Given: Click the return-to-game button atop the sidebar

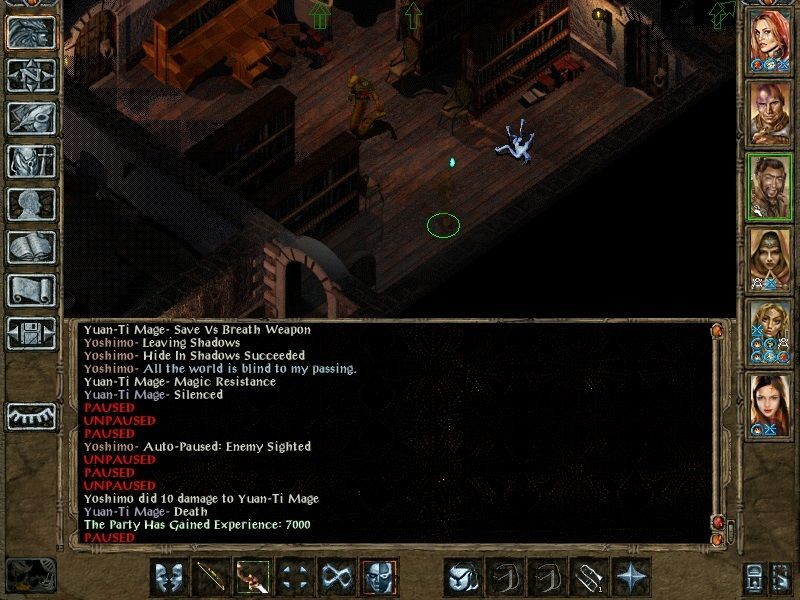Looking at the screenshot, I should (x=31, y=32).
